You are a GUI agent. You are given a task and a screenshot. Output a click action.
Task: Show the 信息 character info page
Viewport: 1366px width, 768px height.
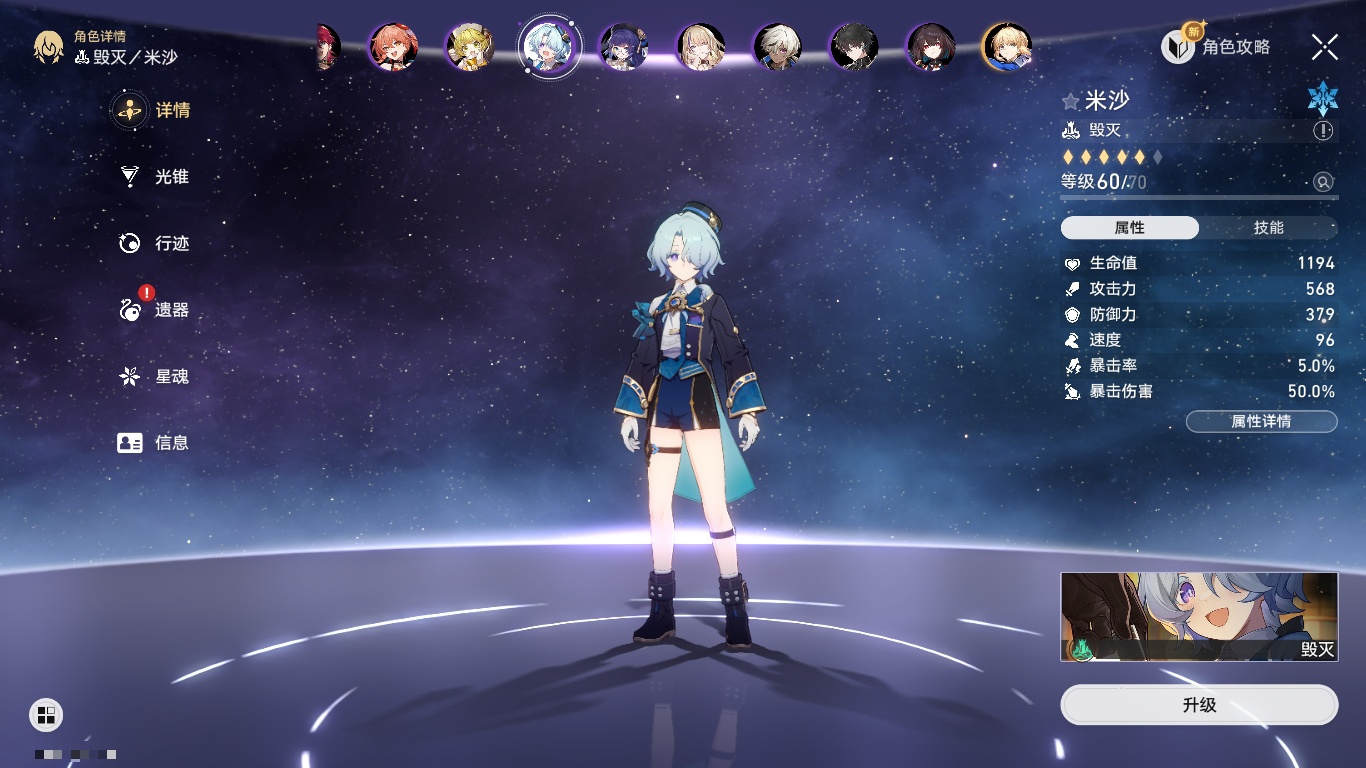click(x=155, y=443)
